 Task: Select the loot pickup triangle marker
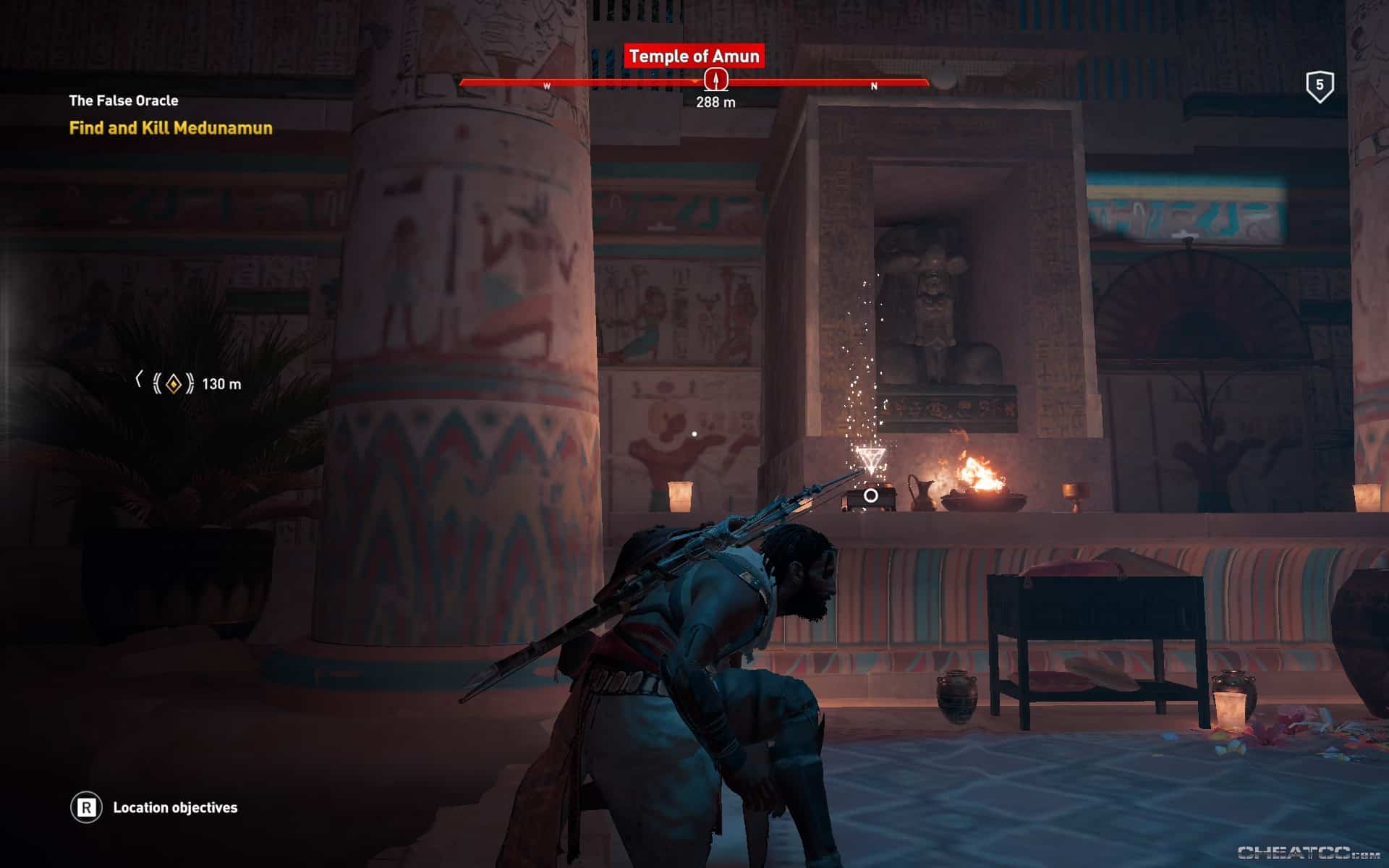tap(870, 456)
